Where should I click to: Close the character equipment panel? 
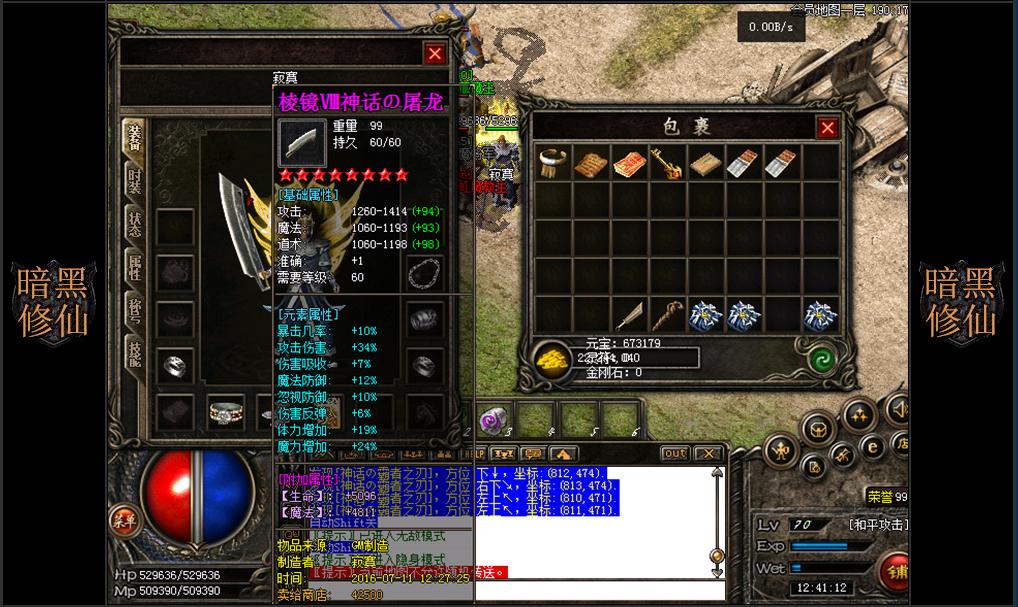click(435, 54)
